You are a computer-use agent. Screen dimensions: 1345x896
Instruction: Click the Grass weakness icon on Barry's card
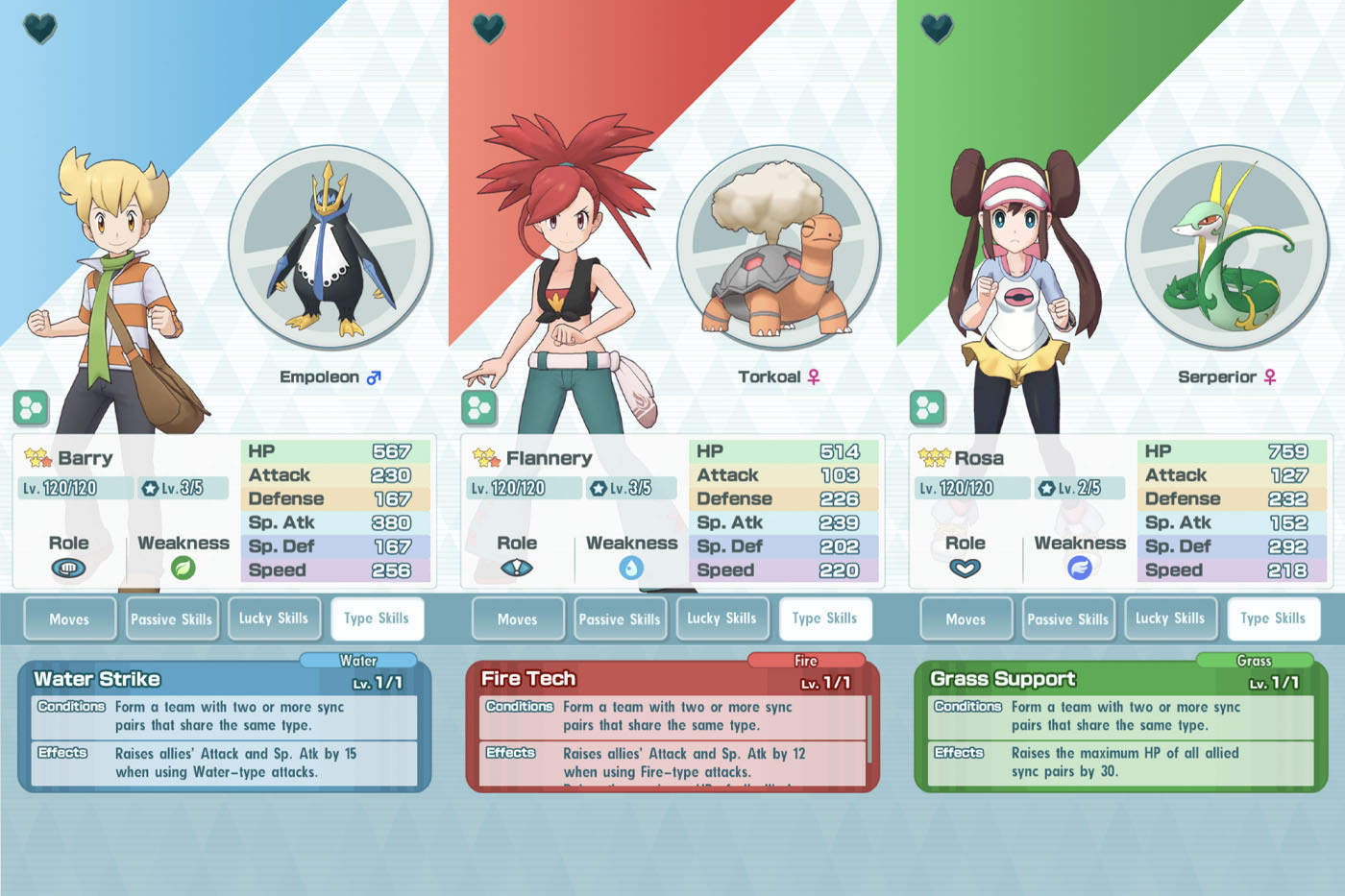183,569
